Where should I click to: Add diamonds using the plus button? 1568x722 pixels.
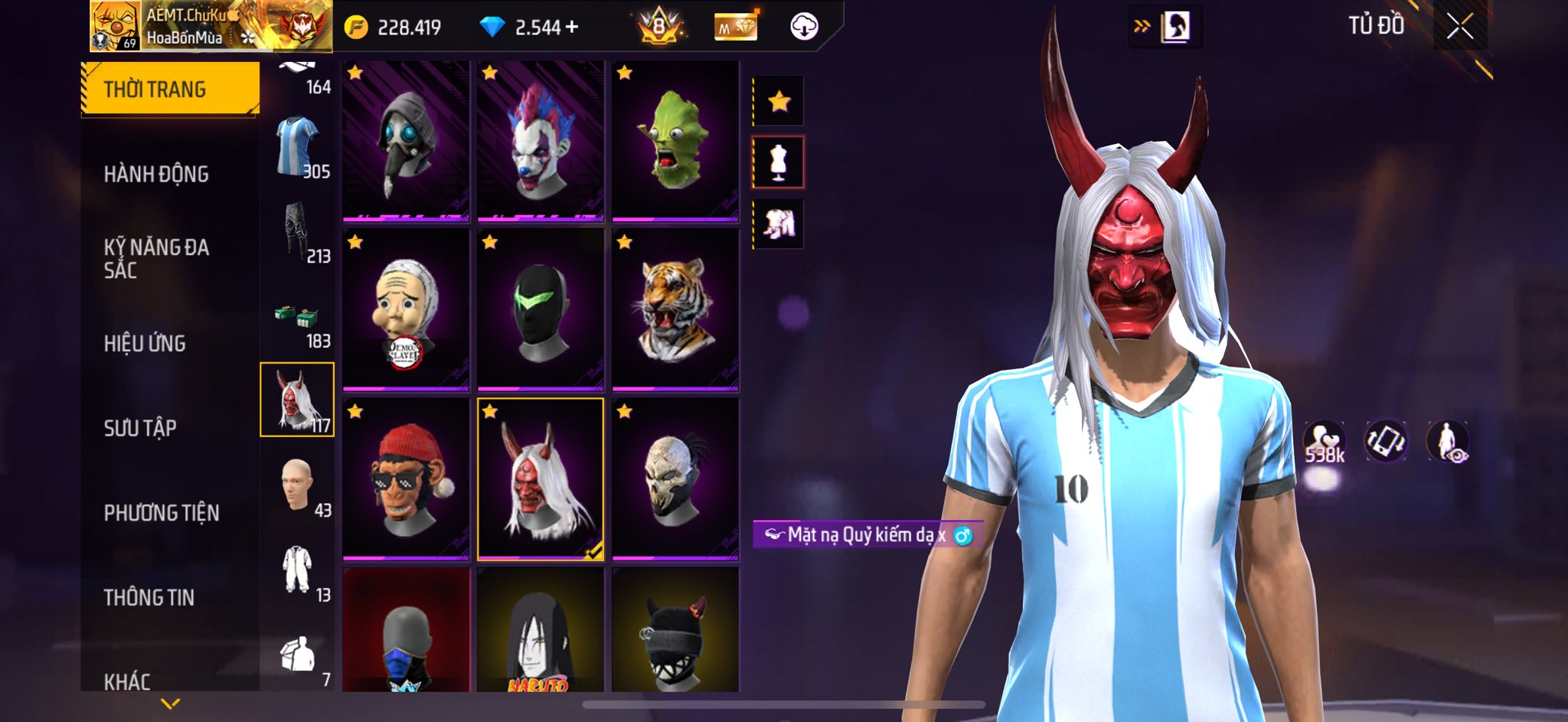point(571,27)
